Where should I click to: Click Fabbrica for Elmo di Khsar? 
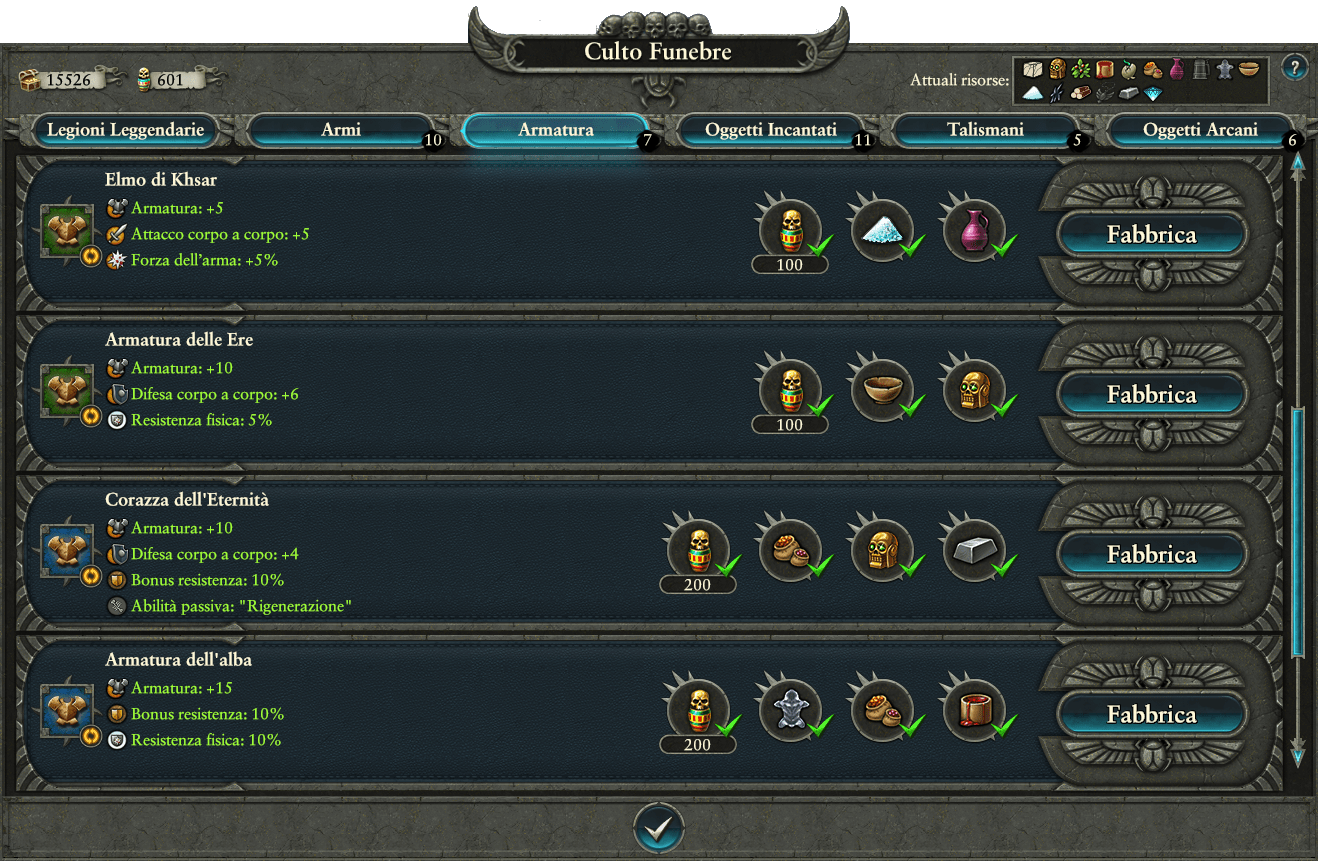click(x=1151, y=235)
